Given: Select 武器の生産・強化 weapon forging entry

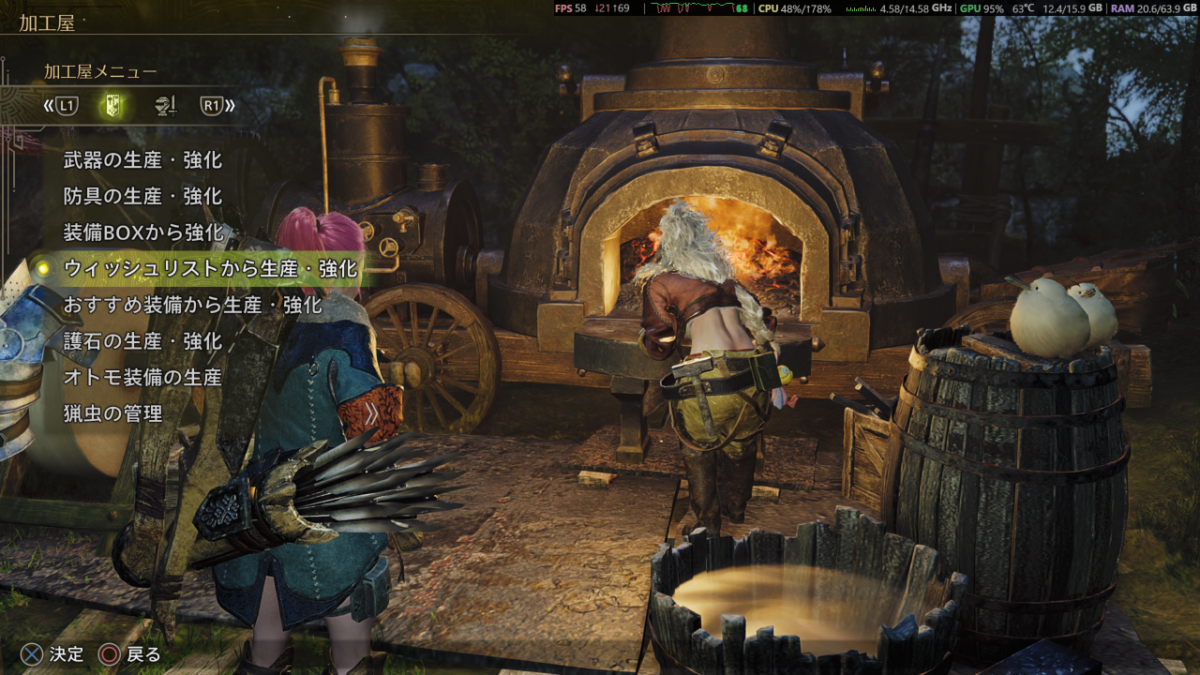Looking at the screenshot, I should [142, 160].
